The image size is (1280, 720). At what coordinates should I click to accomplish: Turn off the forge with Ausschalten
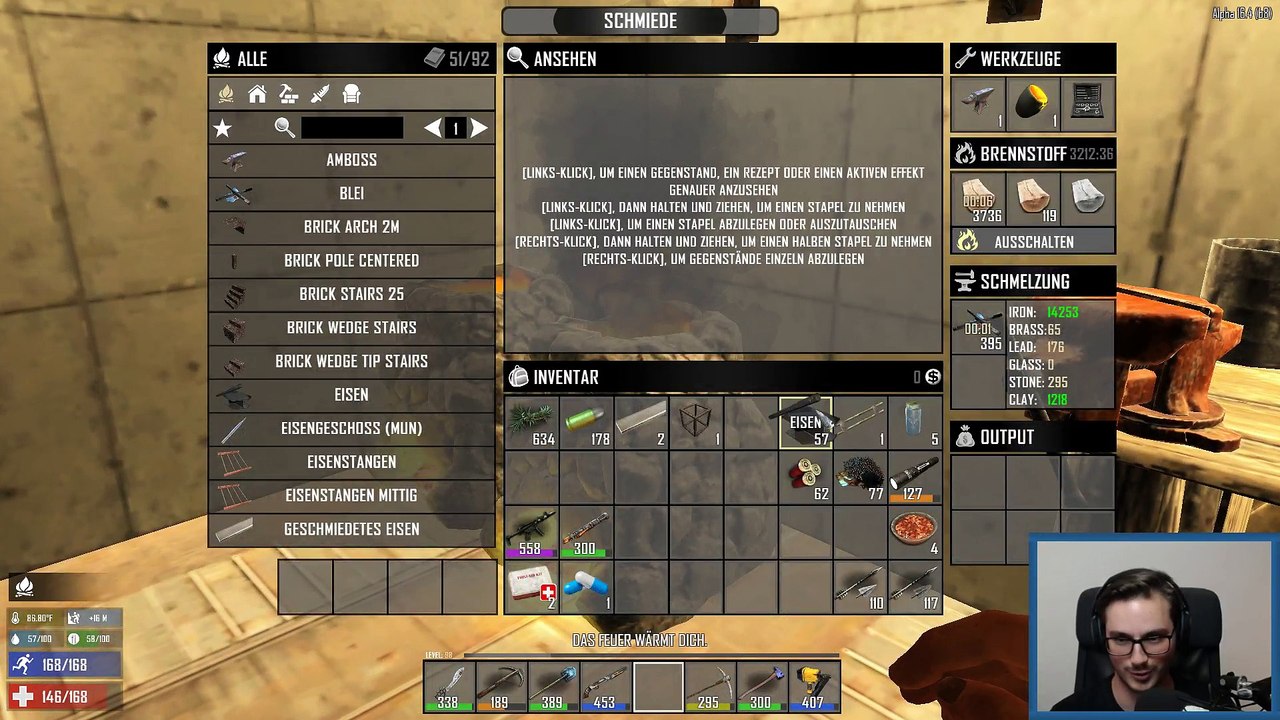pyautogui.click(x=1033, y=242)
